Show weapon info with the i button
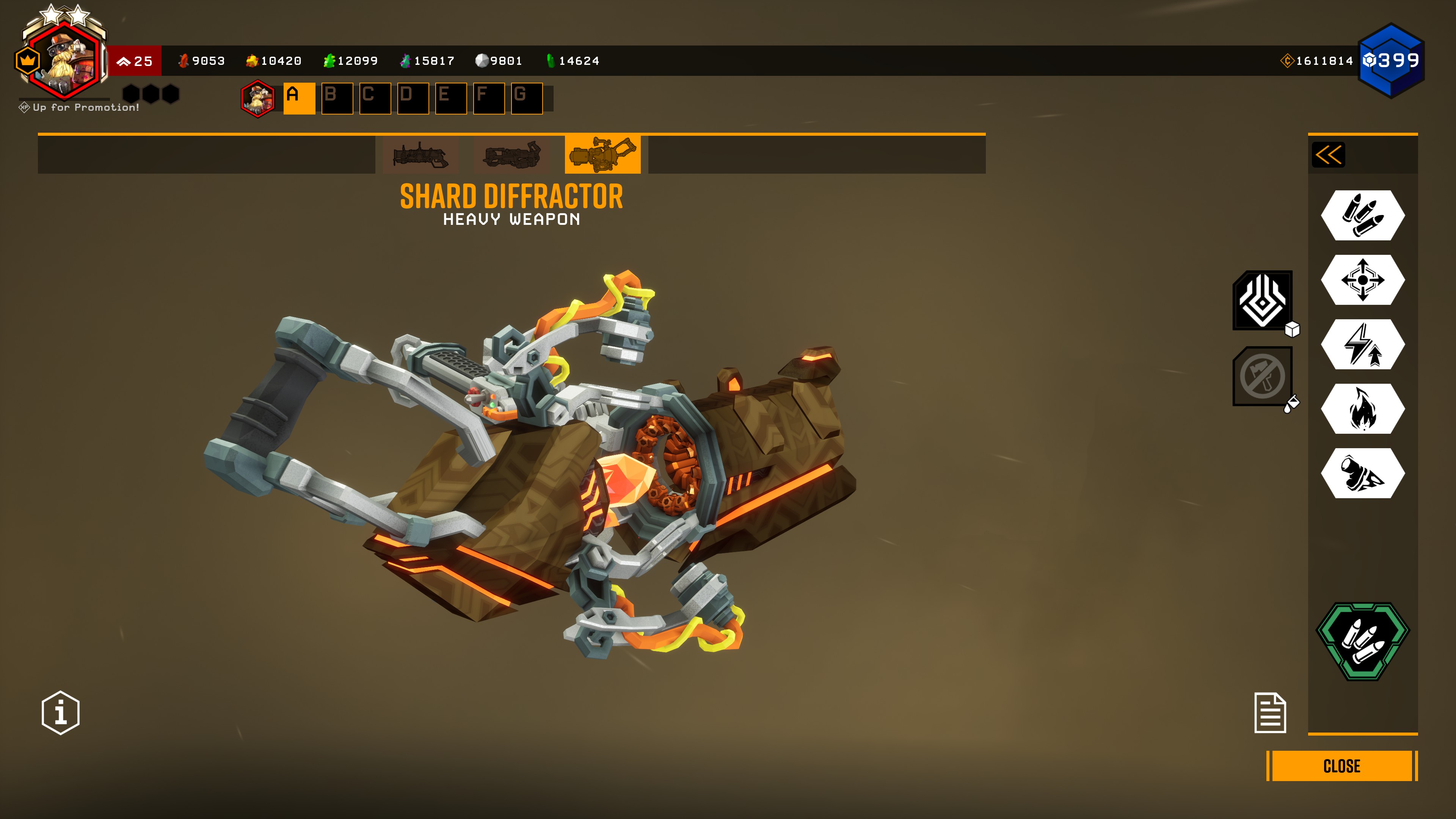Image resolution: width=1456 pixels, height=819 pixels. coord(61,713)
